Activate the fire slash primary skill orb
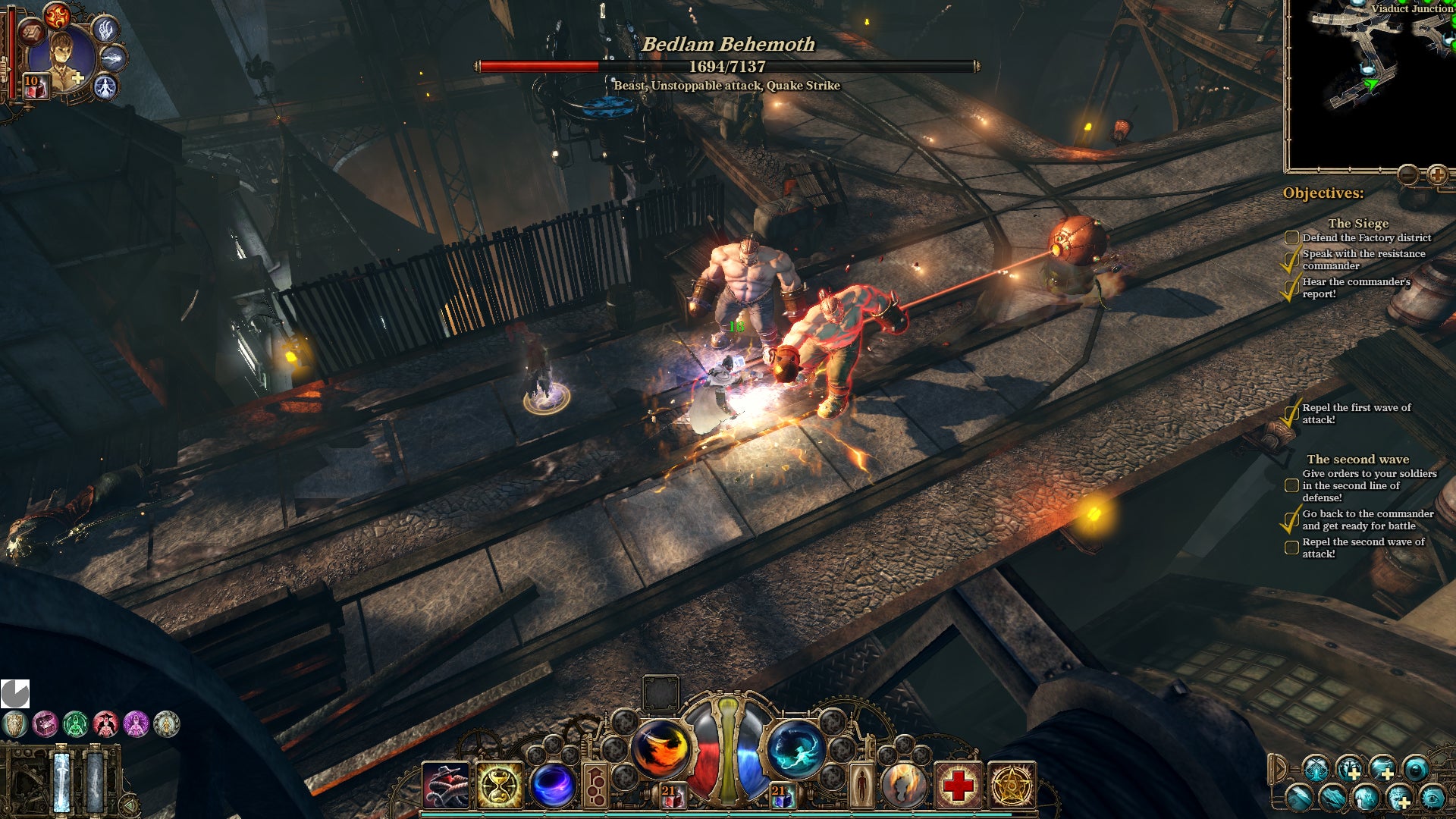The width and height of the screenshot is (1456, 819). pyautogui.click(x=660, y=748)
